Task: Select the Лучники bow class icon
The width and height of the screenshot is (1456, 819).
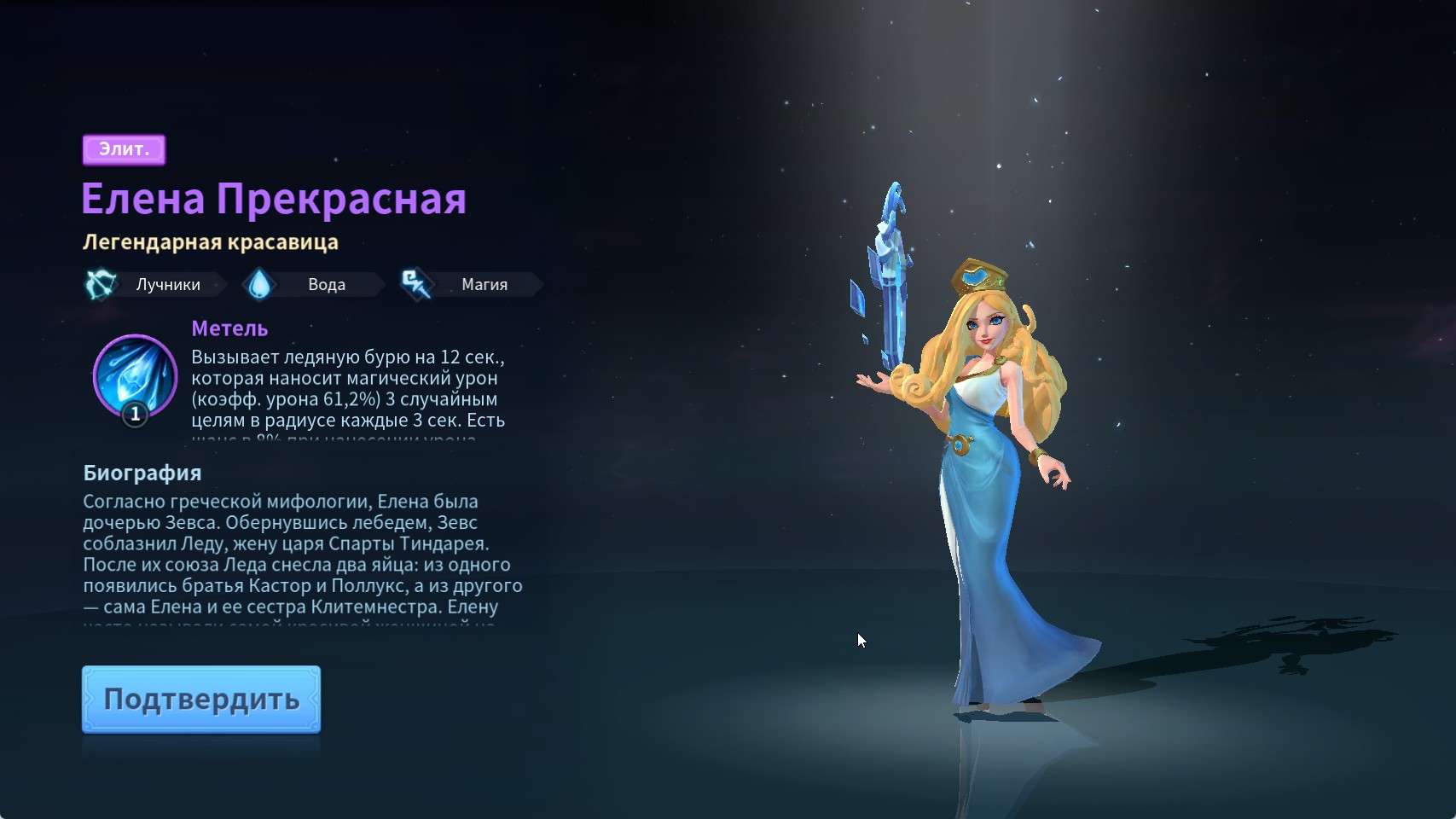Action: 100,284
